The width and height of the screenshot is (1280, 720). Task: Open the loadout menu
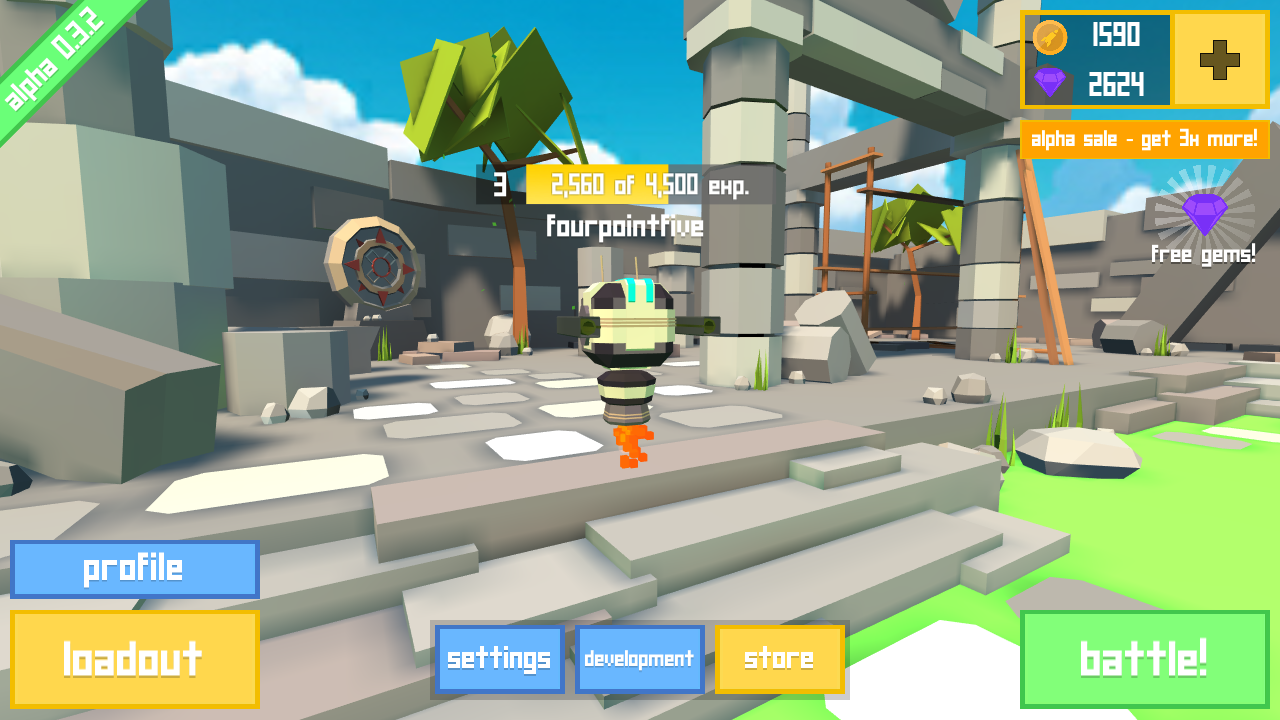134,659
